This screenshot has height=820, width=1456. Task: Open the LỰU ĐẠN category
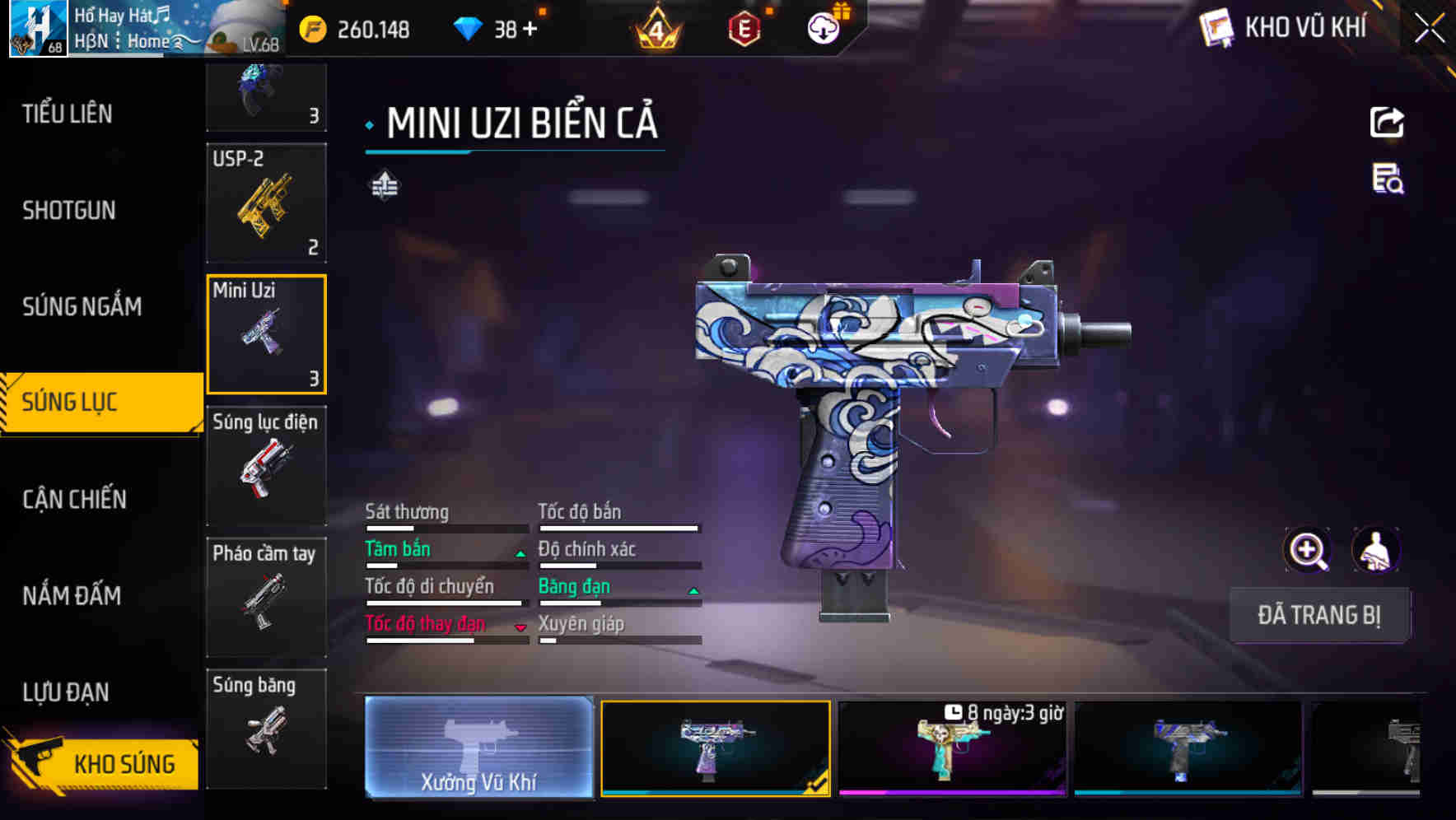tap(66, 692)
